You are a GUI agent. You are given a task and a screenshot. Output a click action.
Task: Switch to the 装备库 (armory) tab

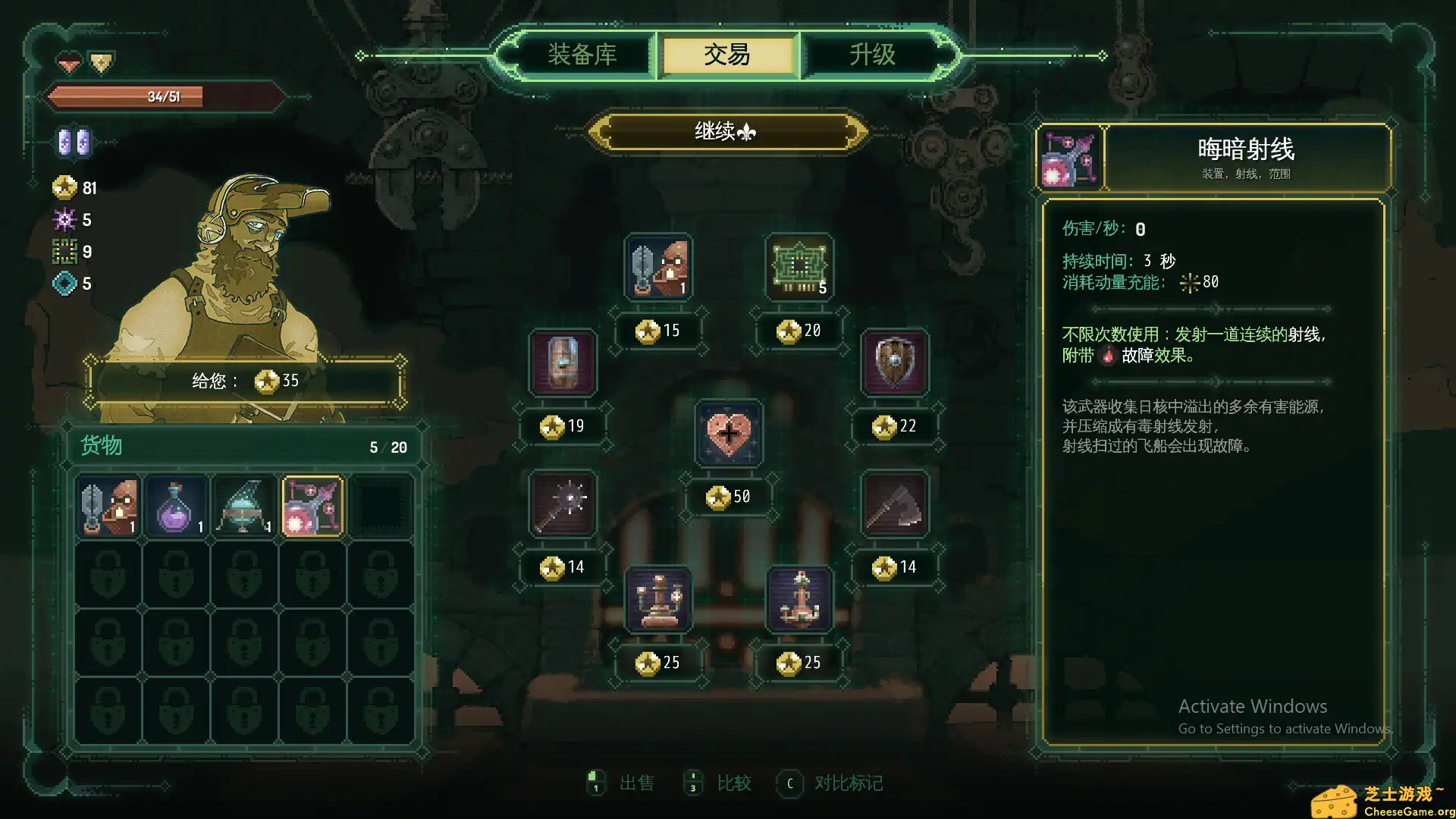(581, 54)
